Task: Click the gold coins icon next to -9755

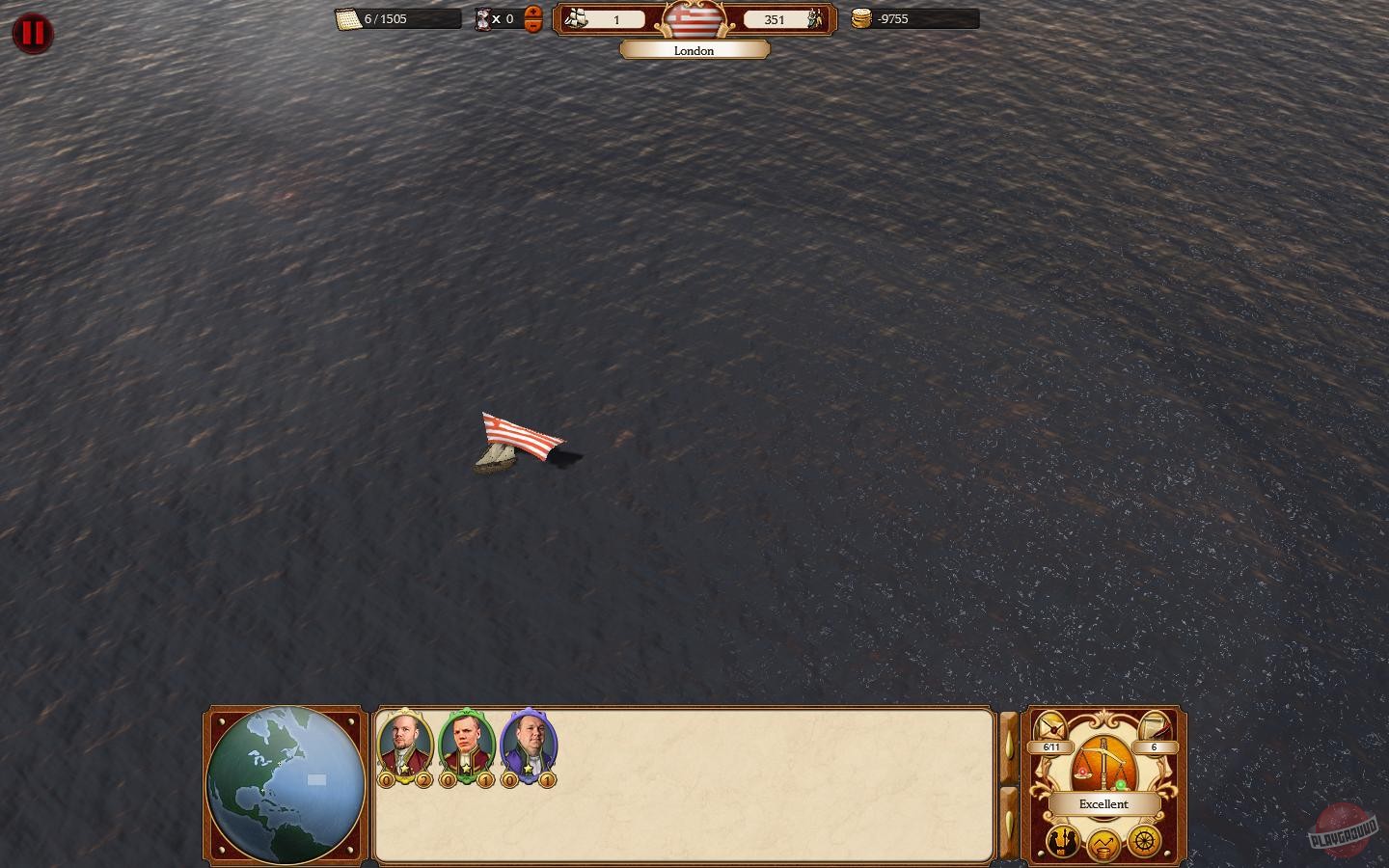Action: [863, 19]
